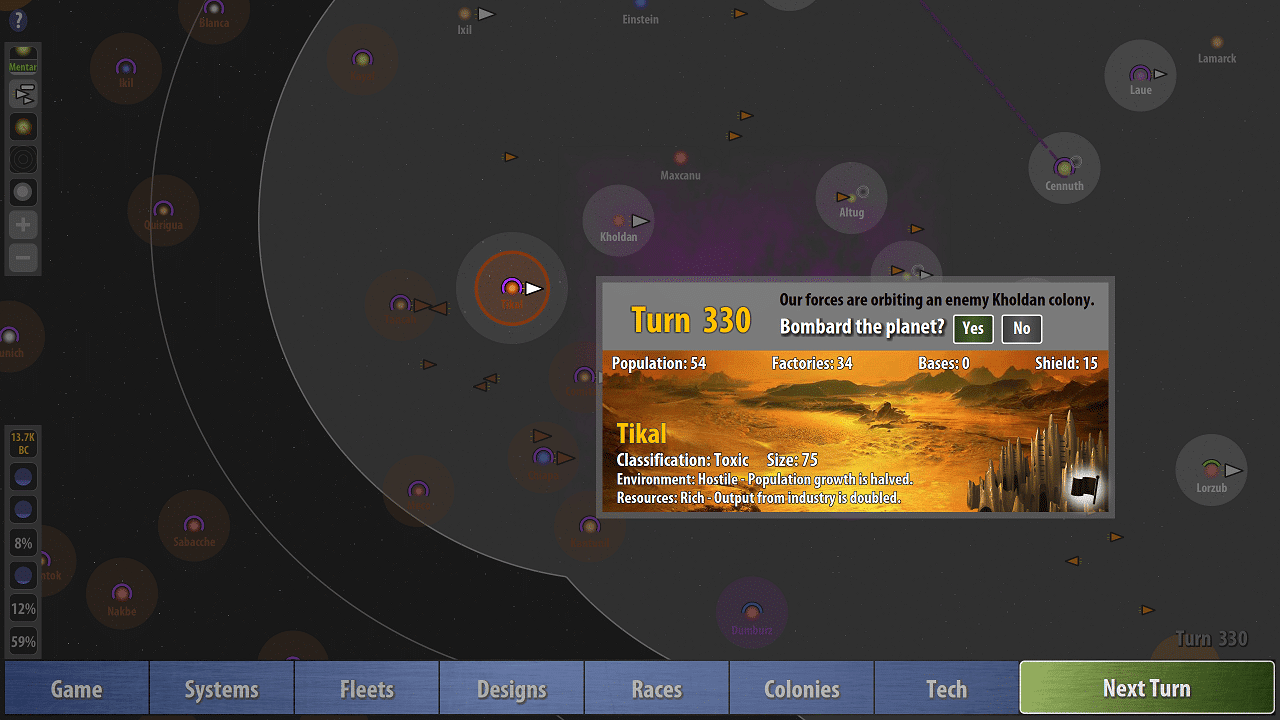Click the 59% percentage indicator

(22, 640)
